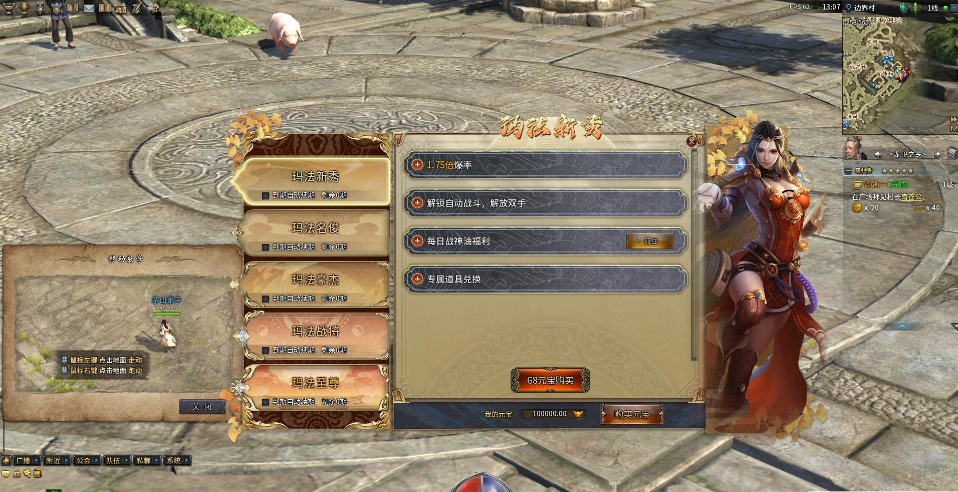Open the 队伍 chat channel
The width and height of the screenshot is (958, 492).
(x=113, y=461)
